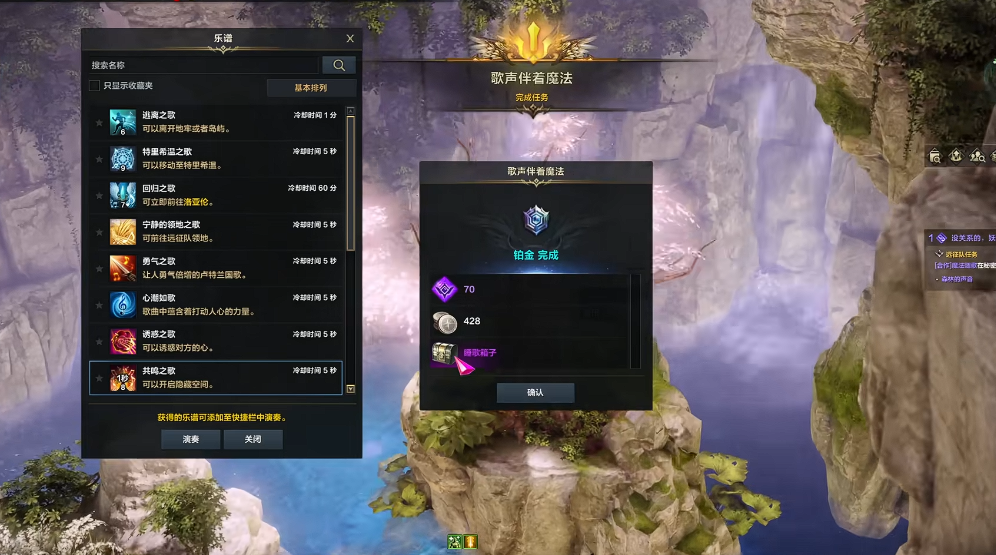996x555 pixels.
Task: Confirm the quest reward with 确认
Action: tap(535, 392)
